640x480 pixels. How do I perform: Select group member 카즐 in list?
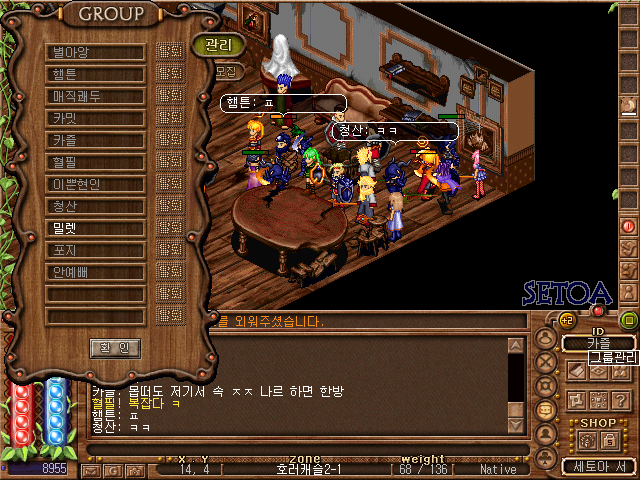click(95, 140)
